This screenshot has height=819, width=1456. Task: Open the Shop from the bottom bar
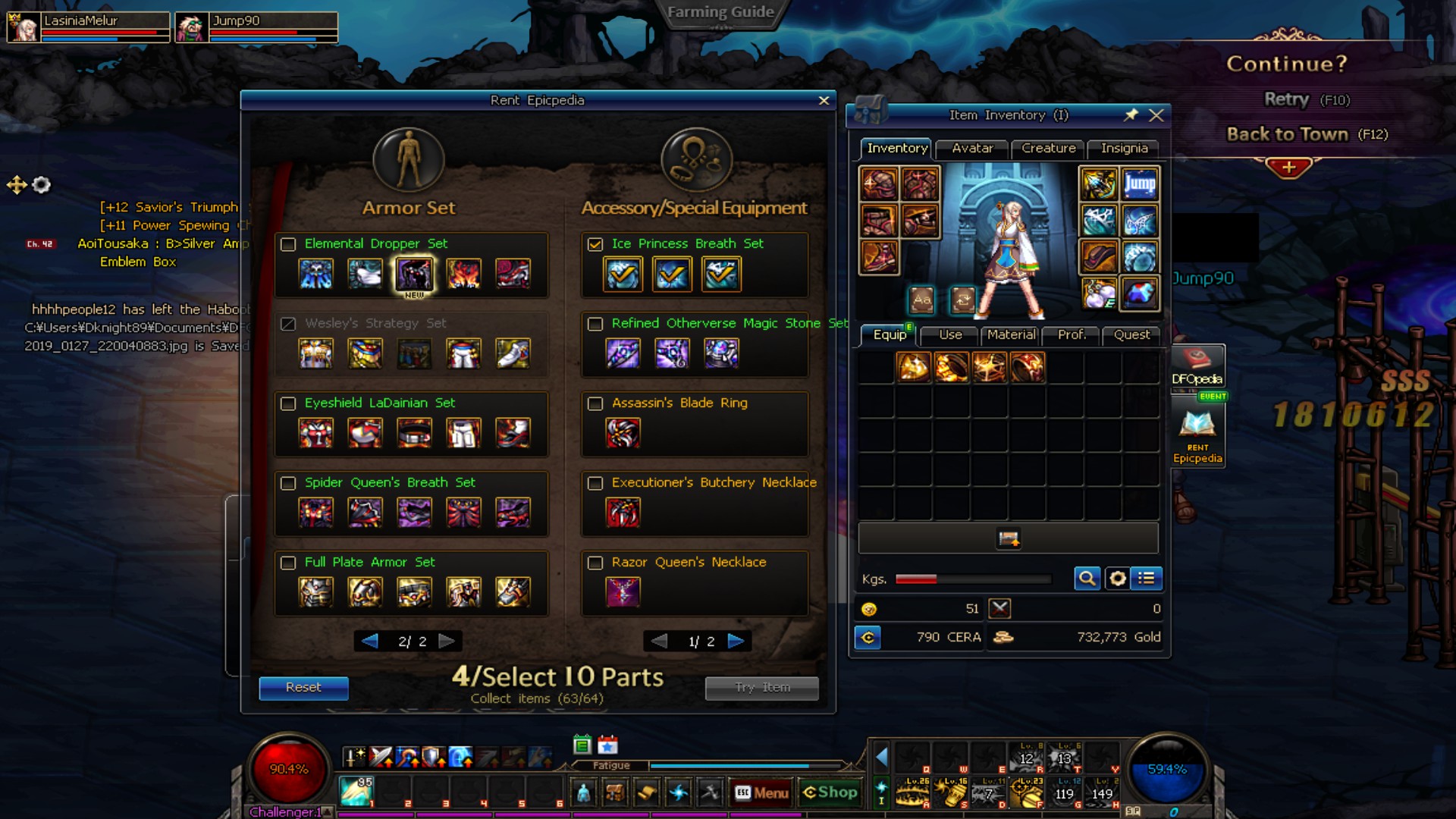coord(830,792)
